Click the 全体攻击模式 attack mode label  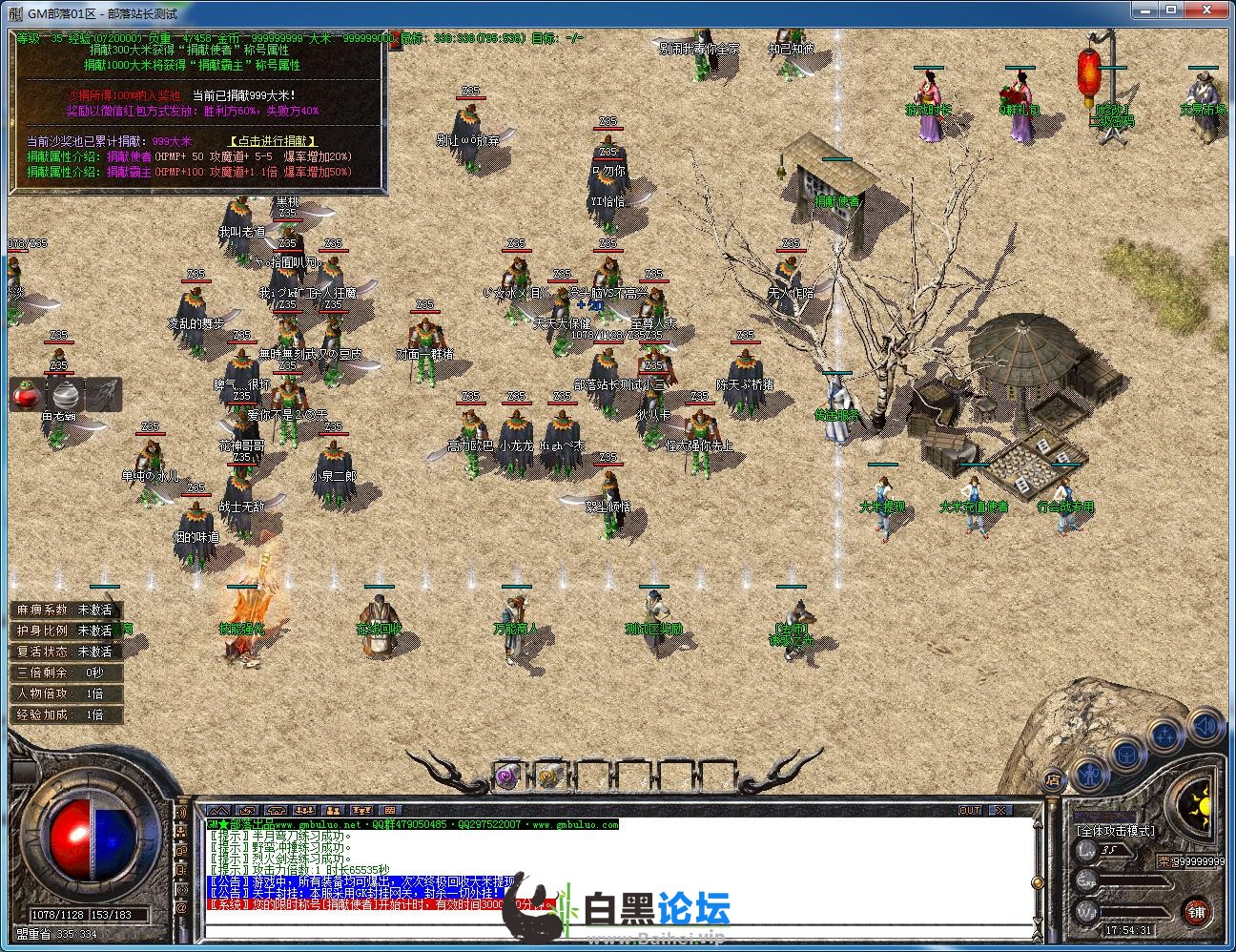tap(1114, 831)
